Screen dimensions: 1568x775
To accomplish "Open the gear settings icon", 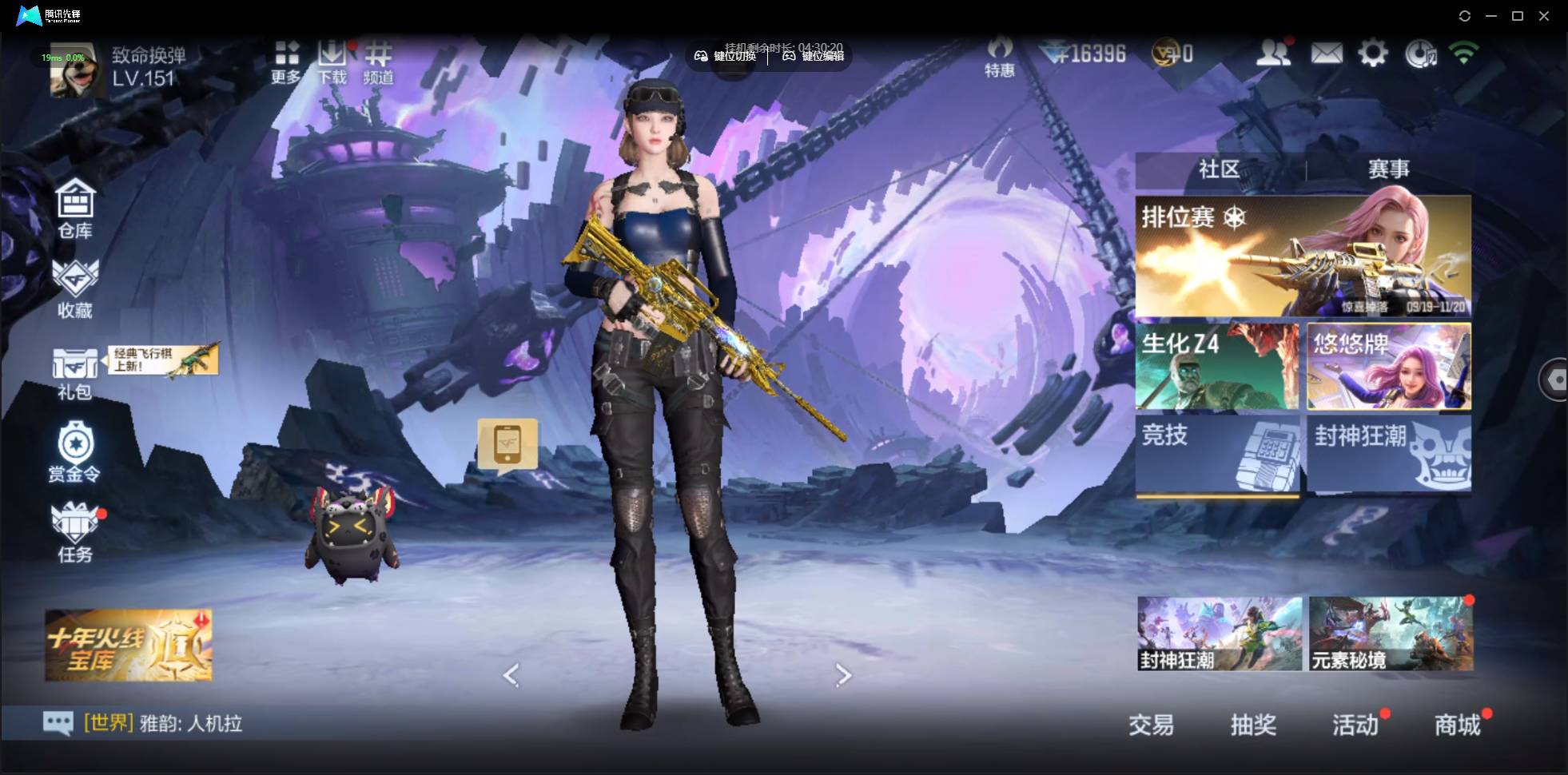I will pos(1372,54).
